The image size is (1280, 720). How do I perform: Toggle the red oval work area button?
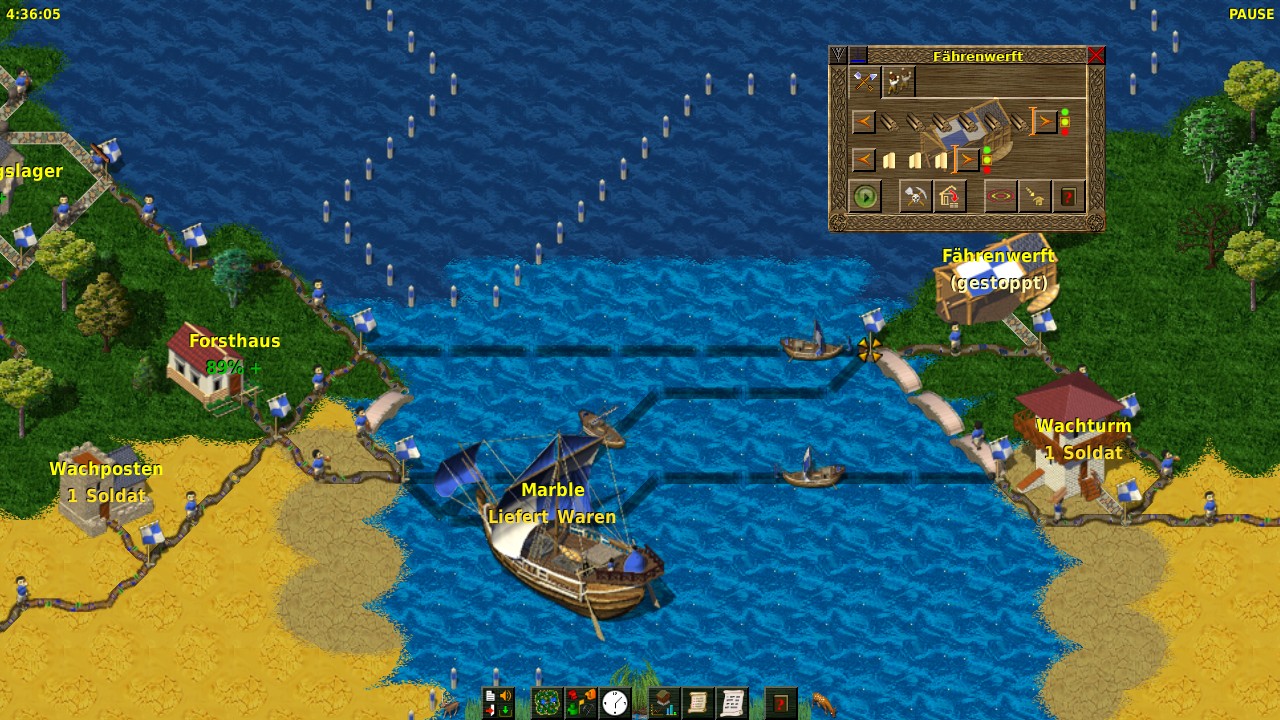pyautogui.click(x=1000, y=197)
